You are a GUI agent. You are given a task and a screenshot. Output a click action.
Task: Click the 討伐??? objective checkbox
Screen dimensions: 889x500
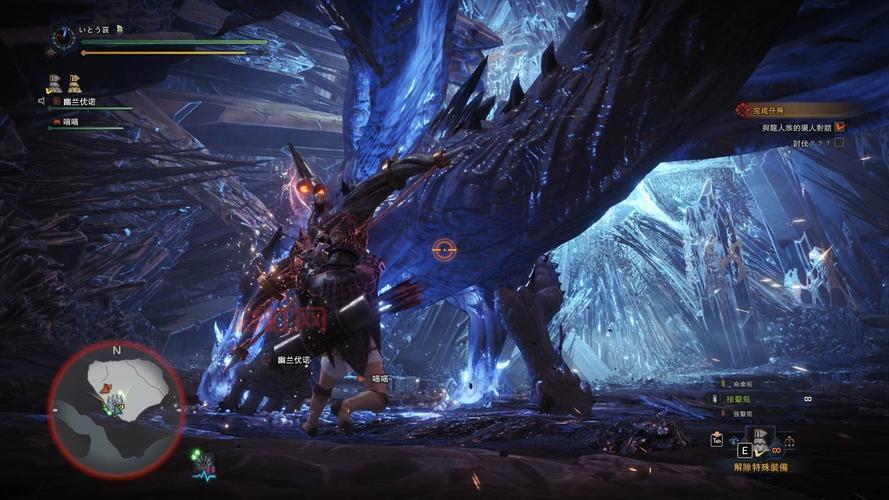click(x=839, y=143)
